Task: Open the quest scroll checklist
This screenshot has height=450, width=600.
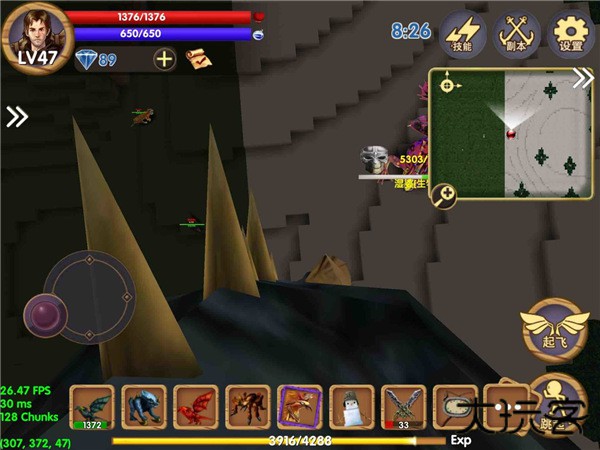Action: point(197,59)
